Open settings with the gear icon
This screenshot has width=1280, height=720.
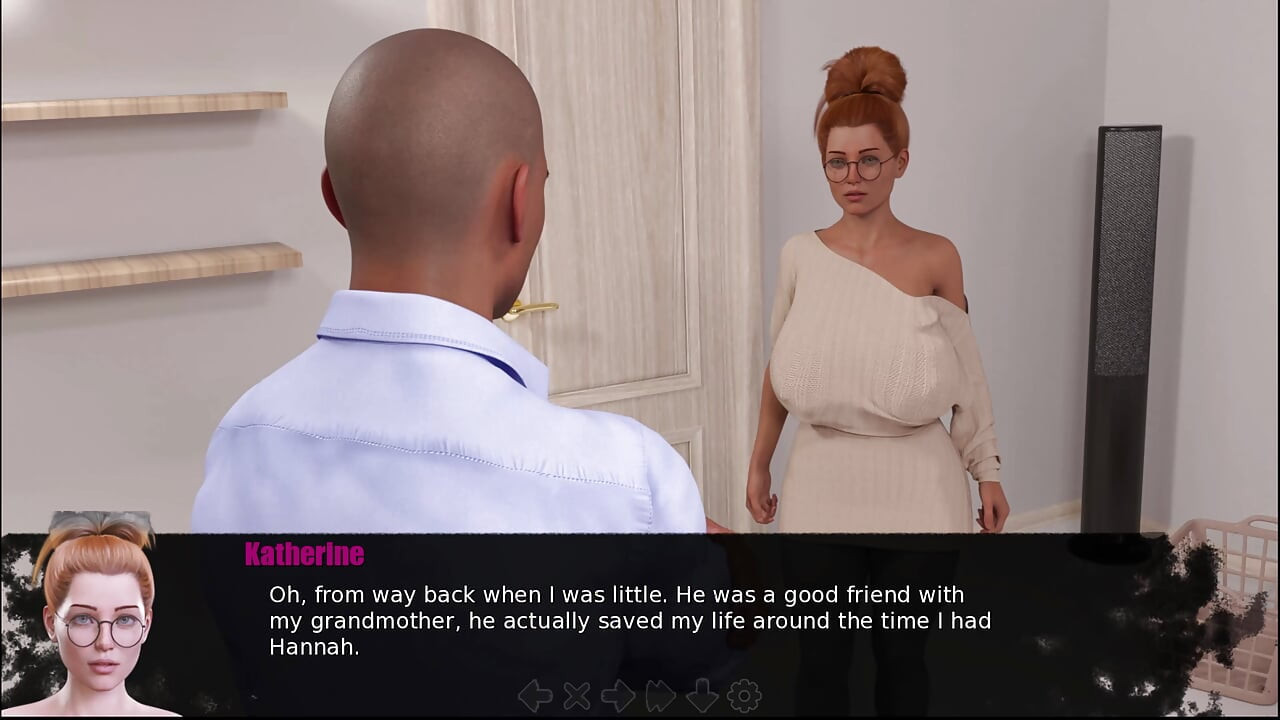coord(744,696)
